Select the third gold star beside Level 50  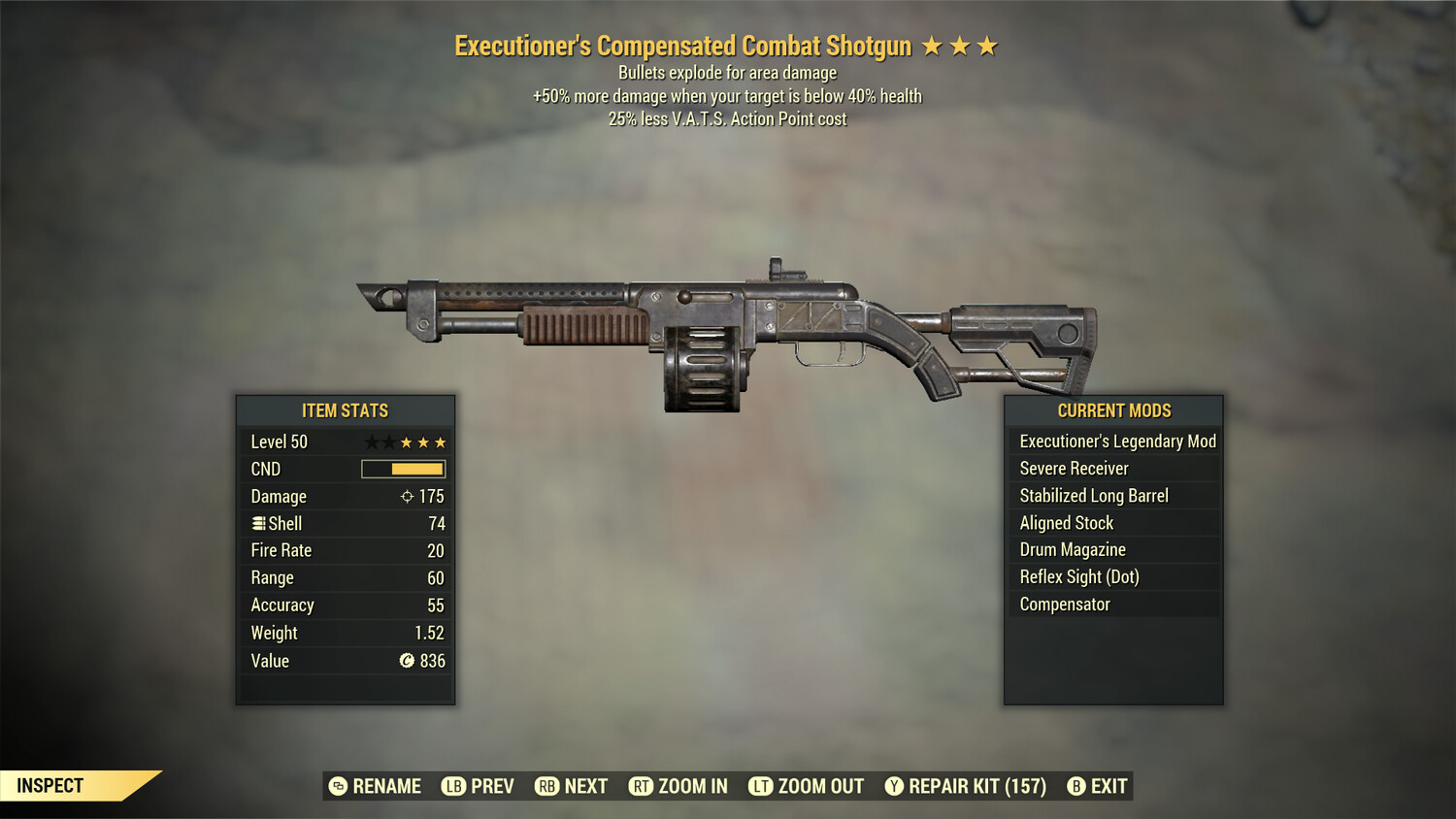pos(442,442)
